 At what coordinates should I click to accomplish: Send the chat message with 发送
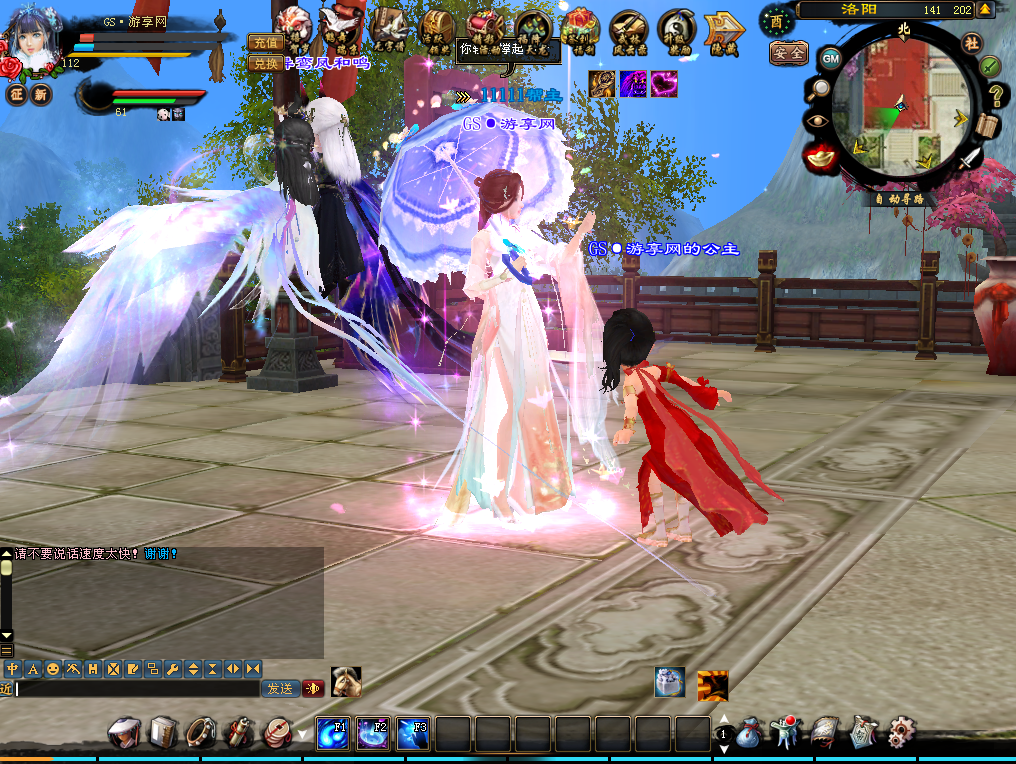click(x=280, y=688)
